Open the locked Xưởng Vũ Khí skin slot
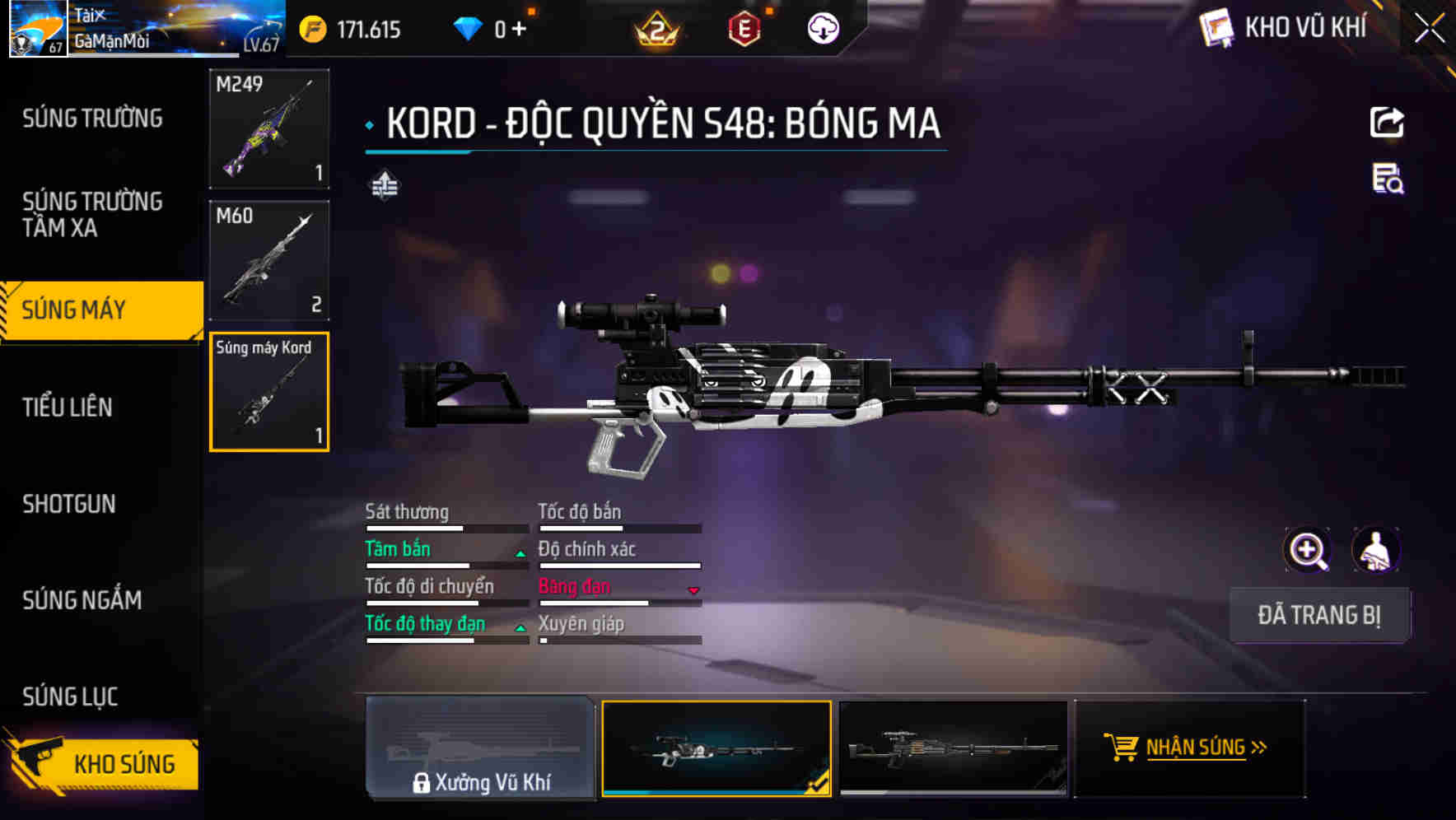The width and height of the screenshot is (1456, 820). point(481,748)
